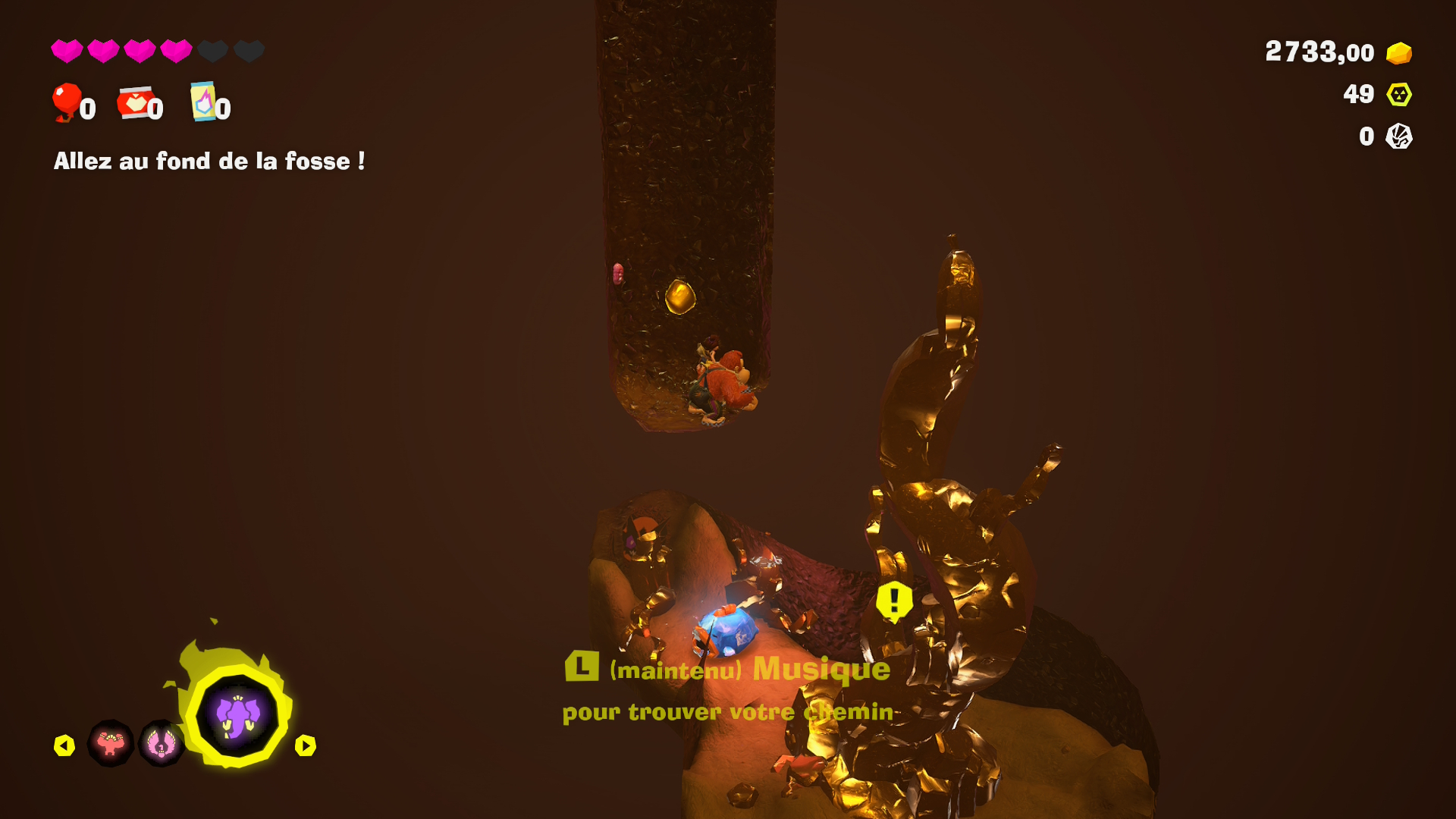Open the 'Allez au fond de la fosse' objective

pos(209,162)
